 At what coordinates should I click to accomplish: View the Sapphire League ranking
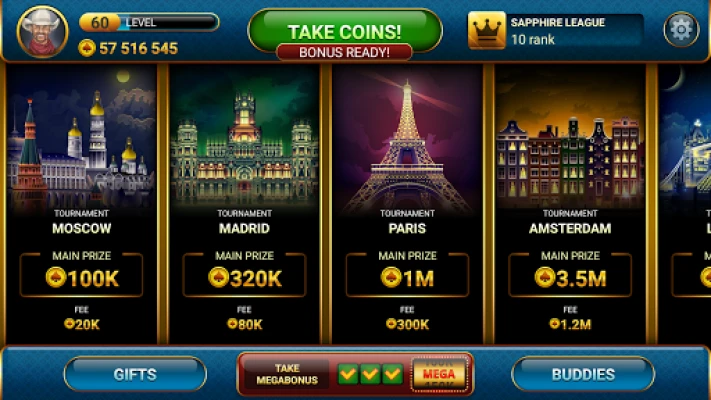[x=555, y=30]
